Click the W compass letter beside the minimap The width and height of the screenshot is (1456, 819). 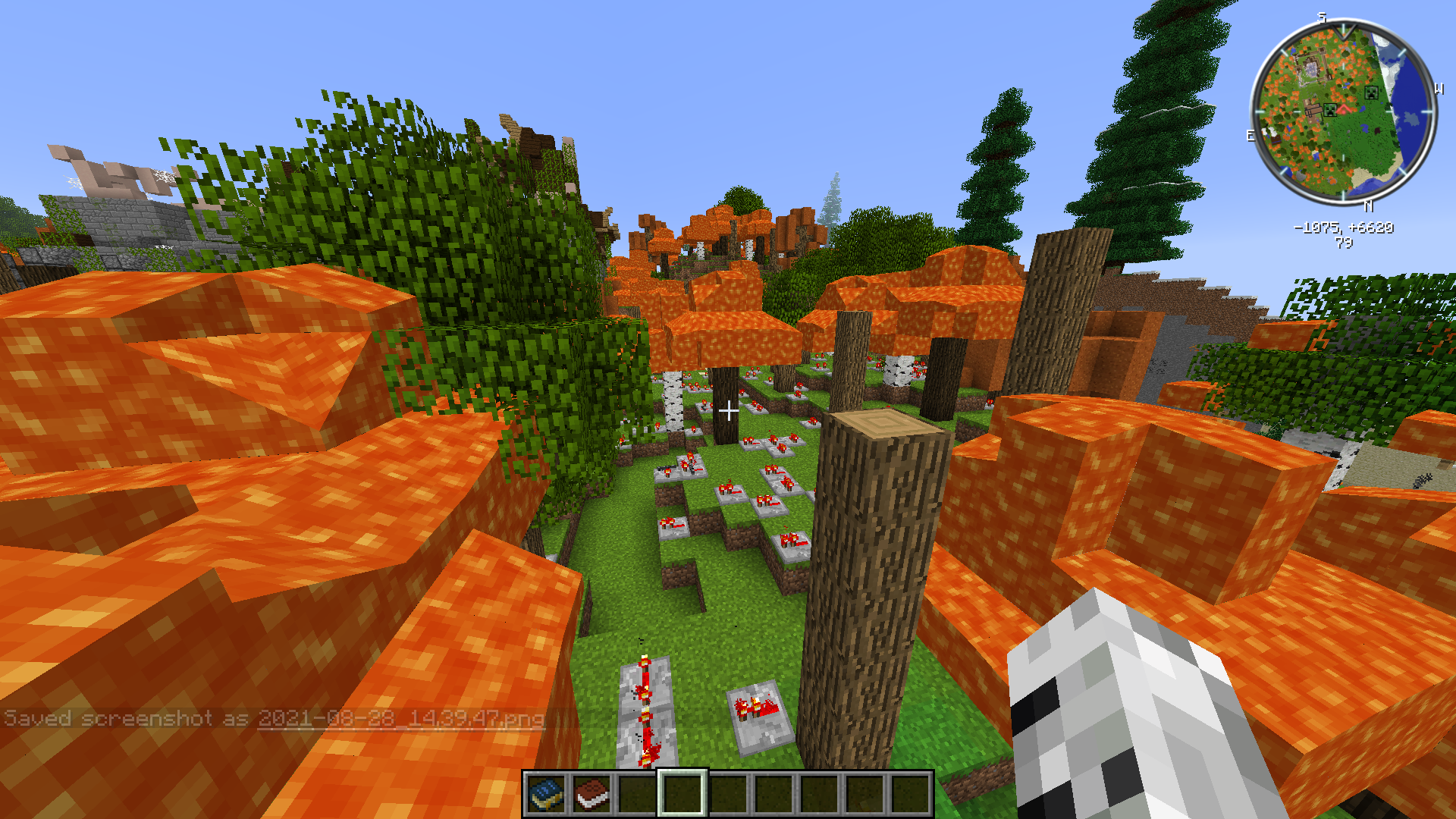[x=1439, y=90]
